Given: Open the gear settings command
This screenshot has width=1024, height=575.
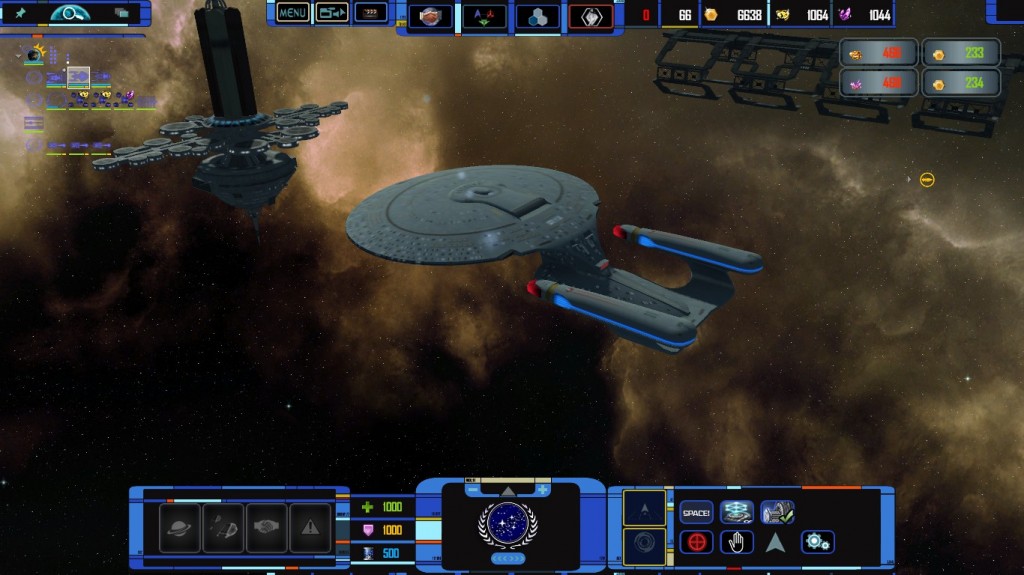Looking at the screenshot, I should click(817, 542).
